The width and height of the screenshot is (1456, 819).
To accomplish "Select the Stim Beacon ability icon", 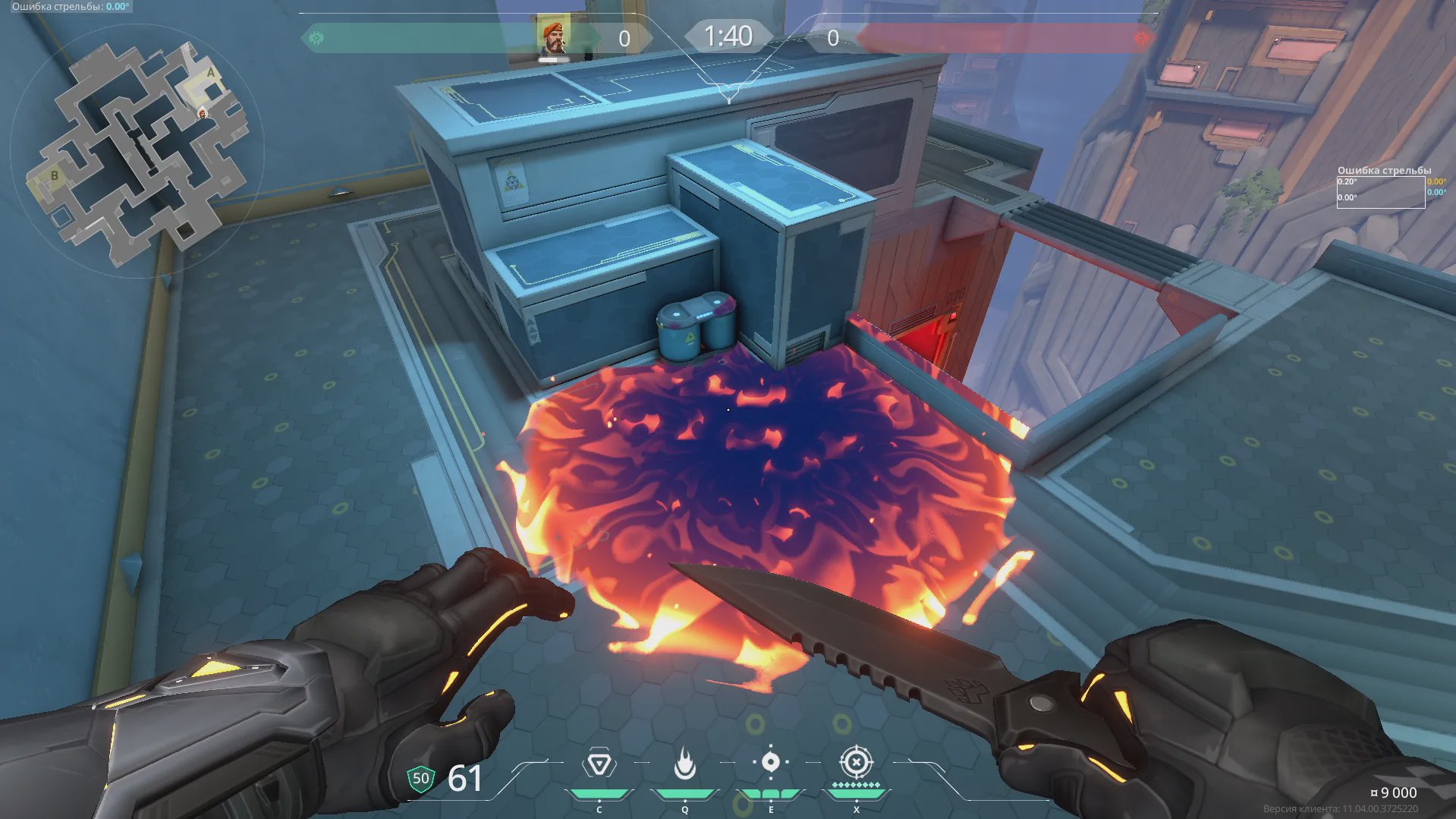I will click(599, 764).
